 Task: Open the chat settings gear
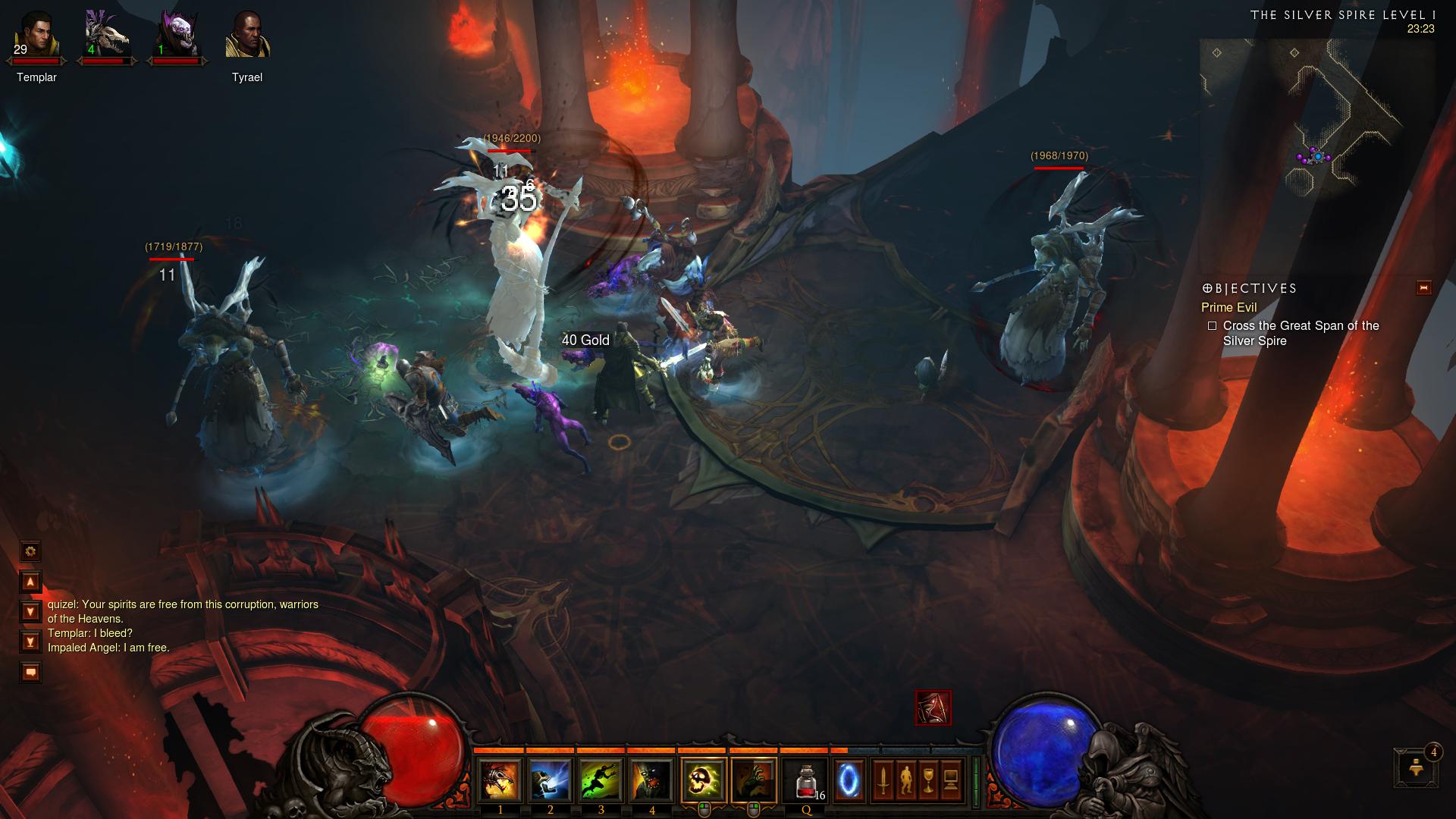(x=30, y=551)
